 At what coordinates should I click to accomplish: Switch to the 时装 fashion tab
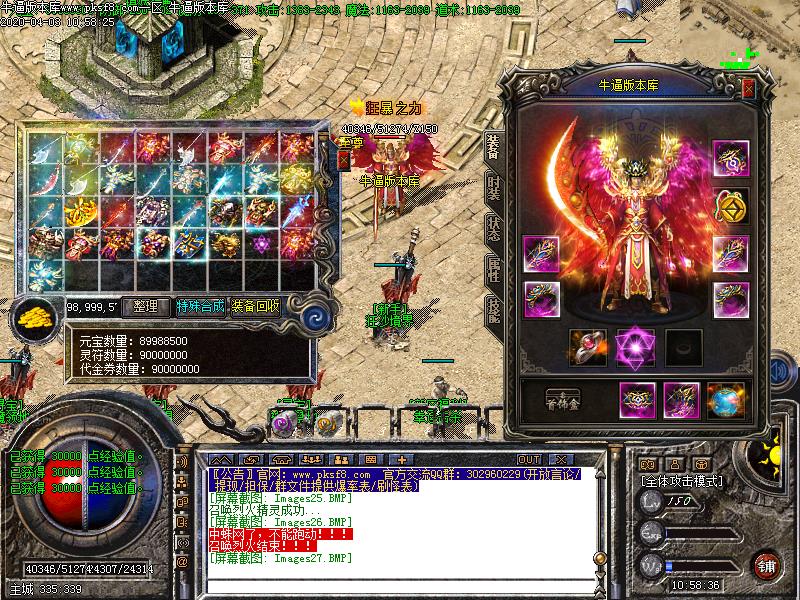click(x=493, y=187)
